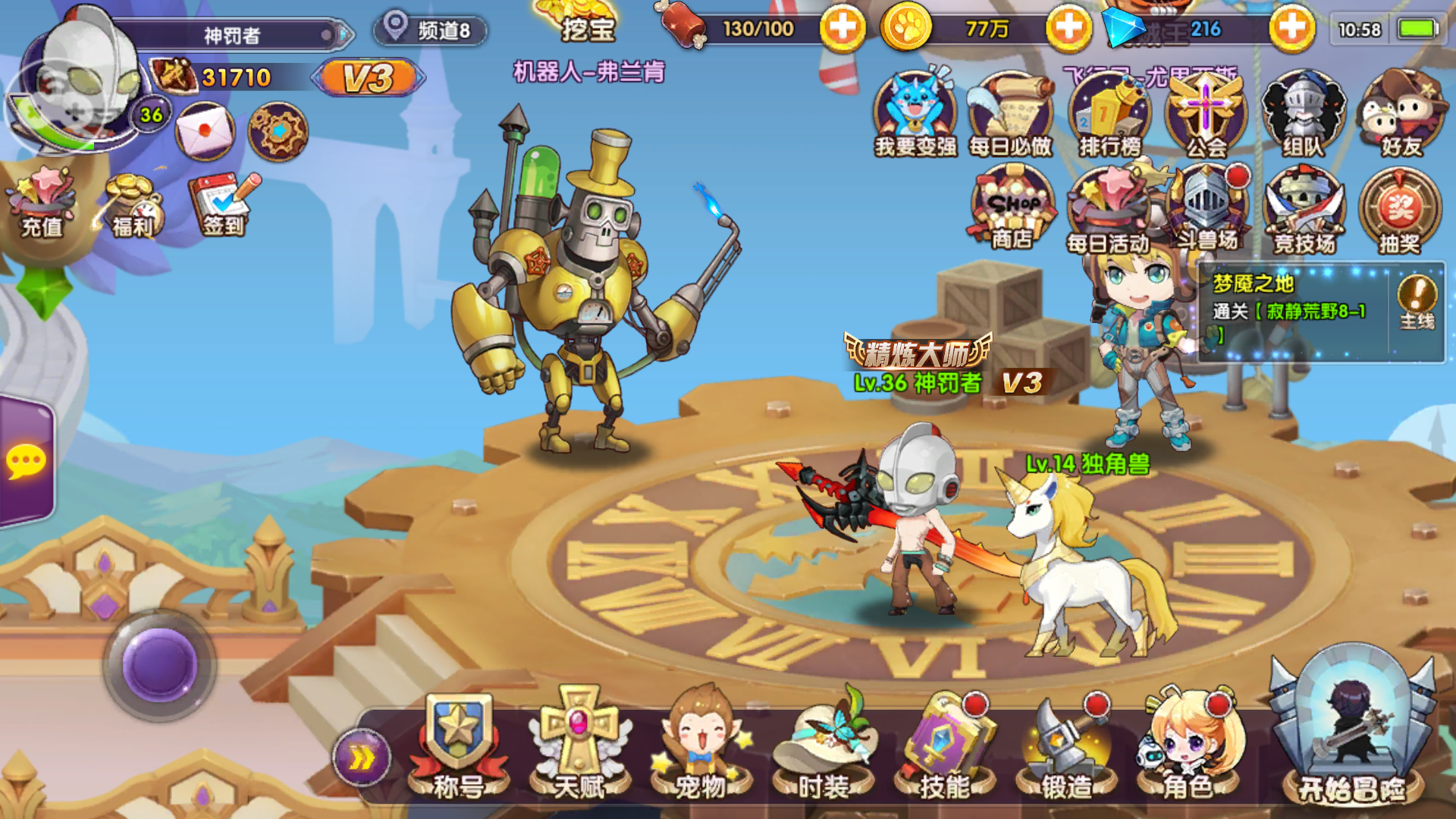Open the 我要变强 panel
1456x819 pixels.
(x=916, y=114)
